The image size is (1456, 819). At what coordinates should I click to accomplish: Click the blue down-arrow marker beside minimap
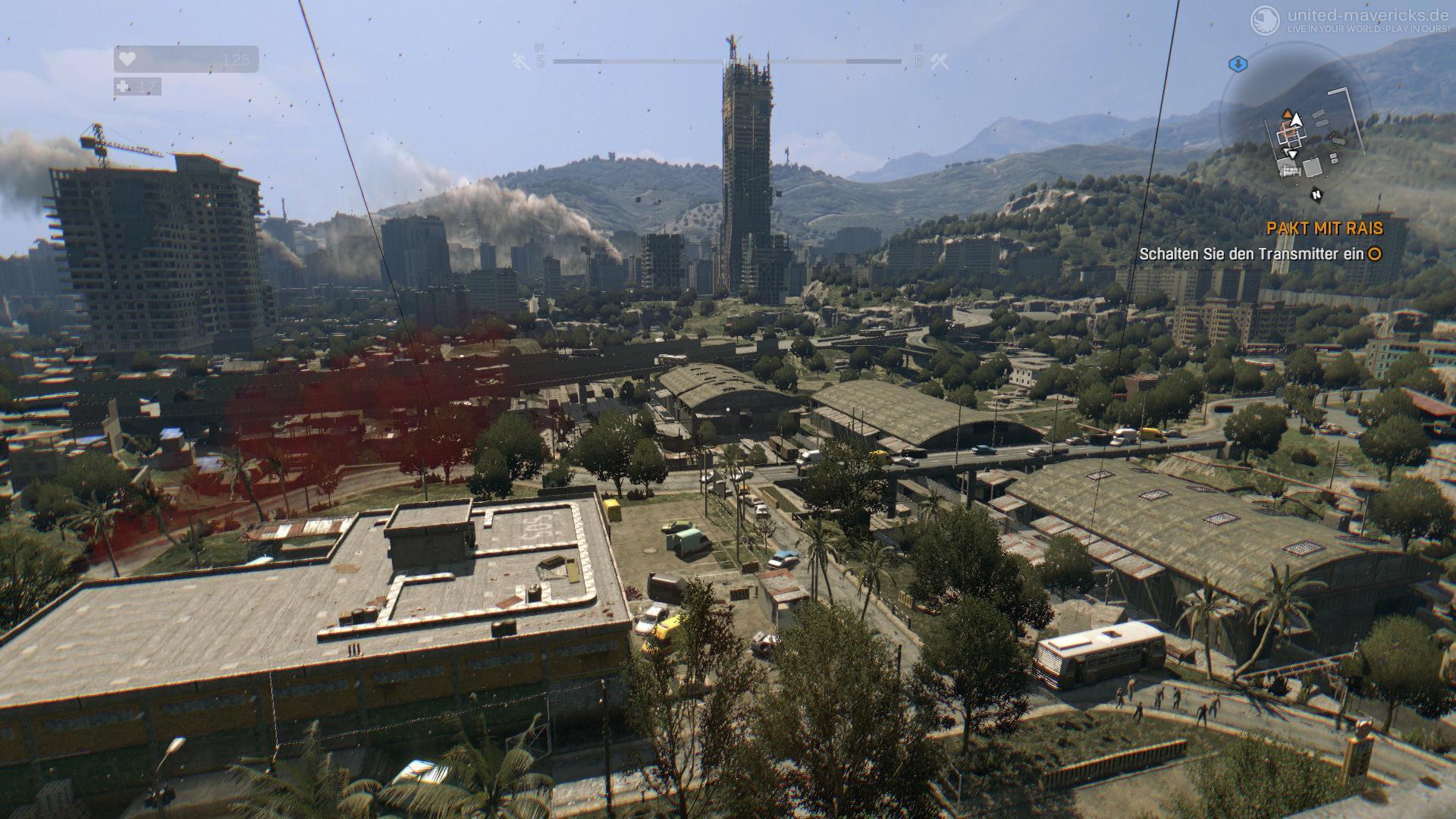point(1238,64)
